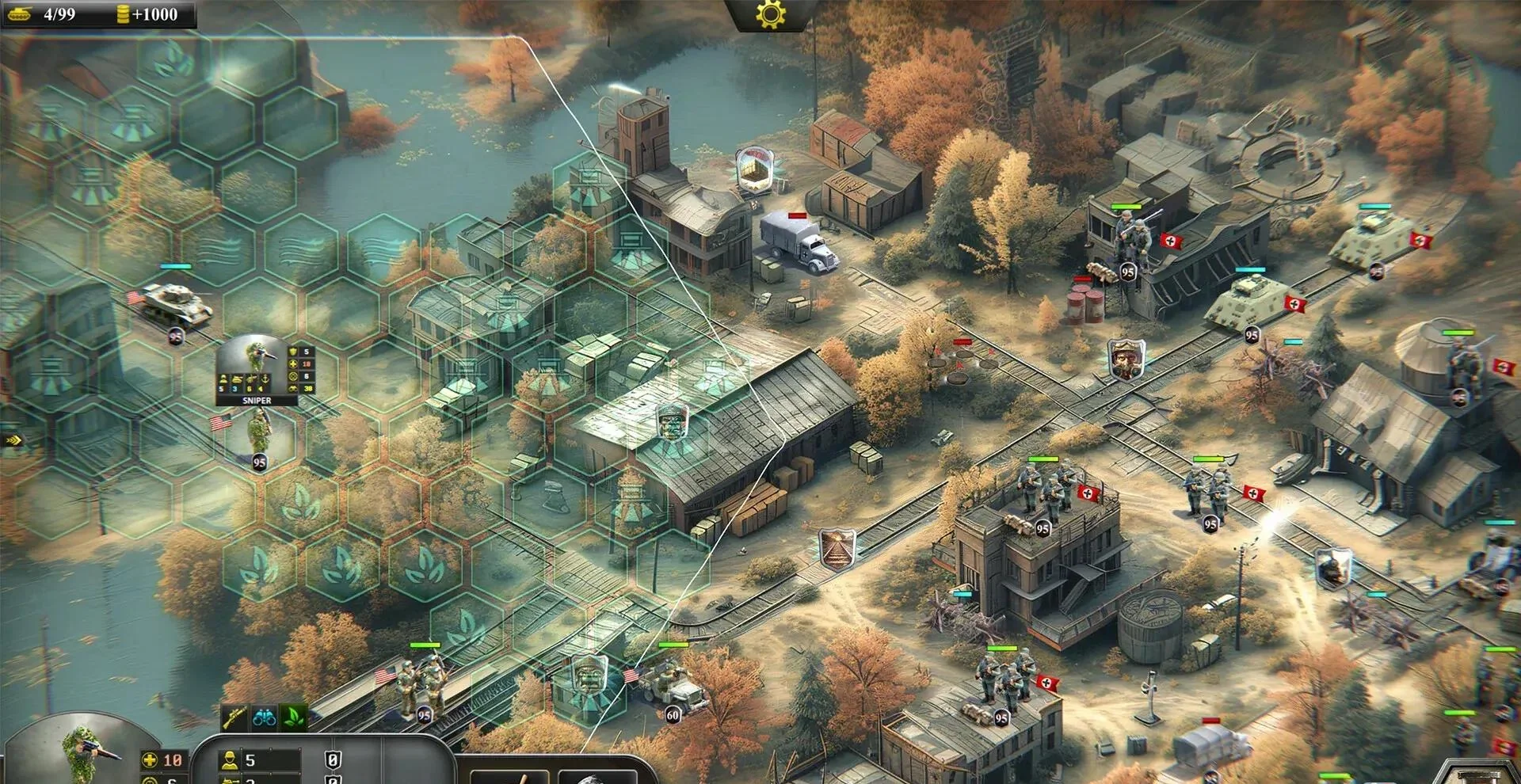The image size is (1521, 784).
Task: Select the jeep unit showing 60 health
Action: [673, 689]
